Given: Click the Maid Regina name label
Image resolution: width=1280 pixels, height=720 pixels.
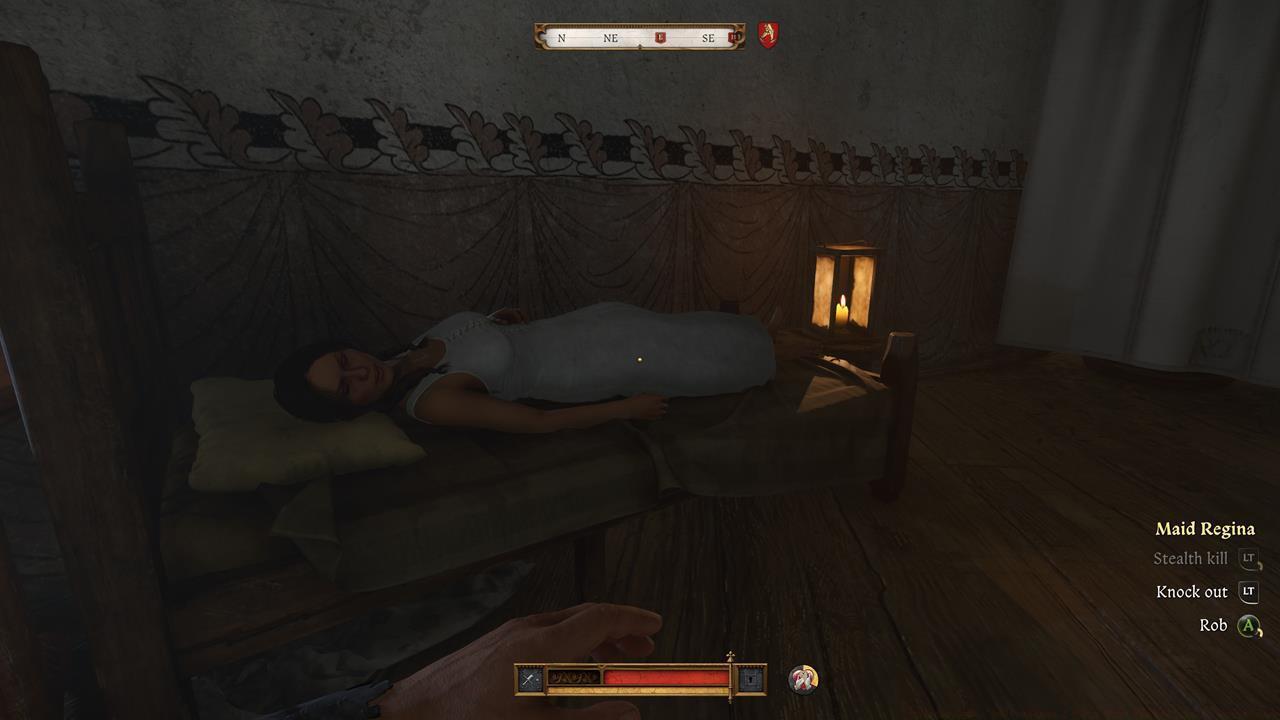Looking at the screenshot, I should [1207, 527].
